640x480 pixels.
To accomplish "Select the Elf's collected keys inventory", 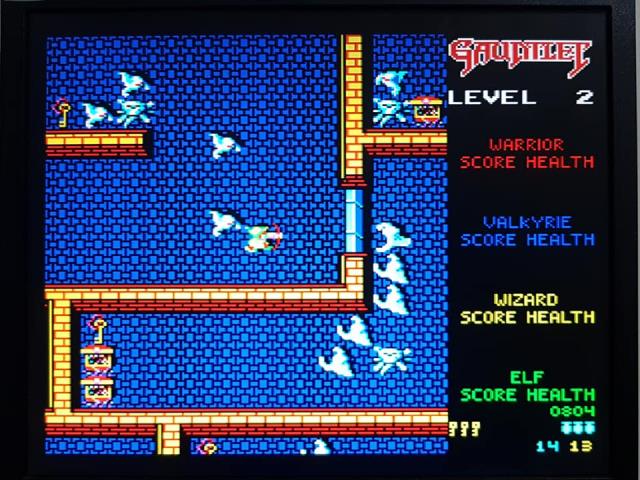I will point(464,429).
